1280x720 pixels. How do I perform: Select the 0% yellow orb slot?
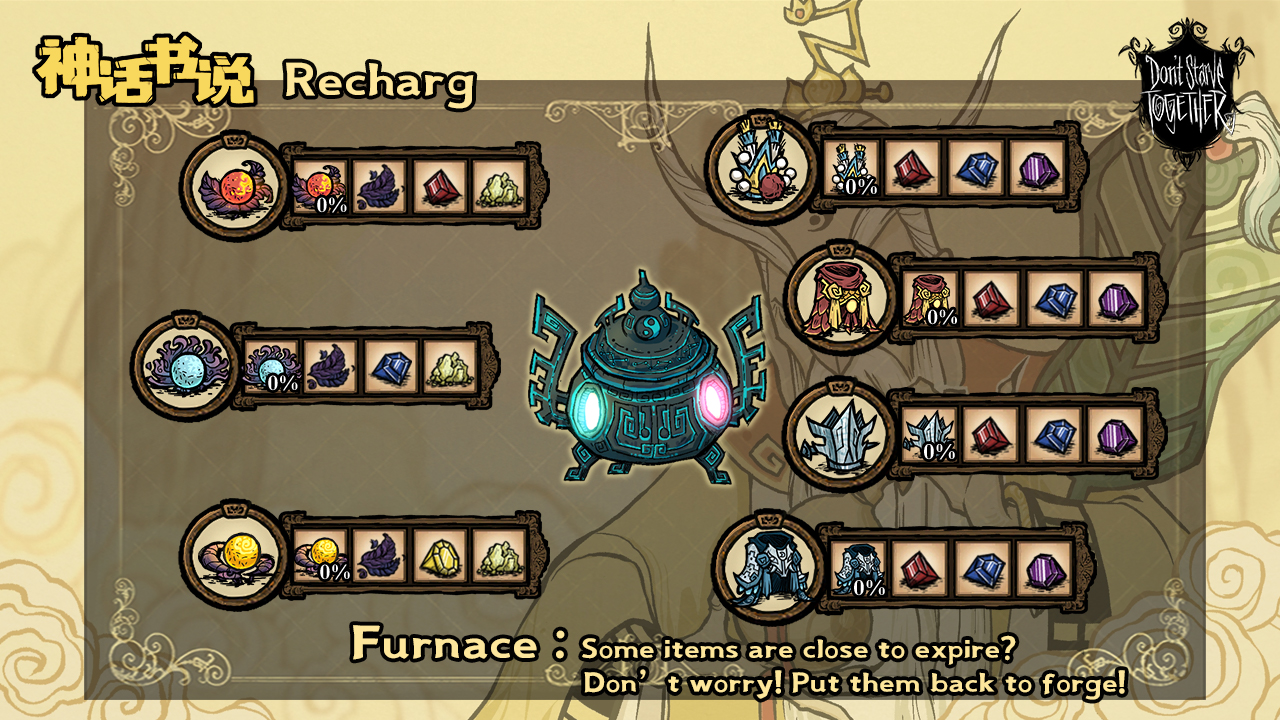pos(321,556)
